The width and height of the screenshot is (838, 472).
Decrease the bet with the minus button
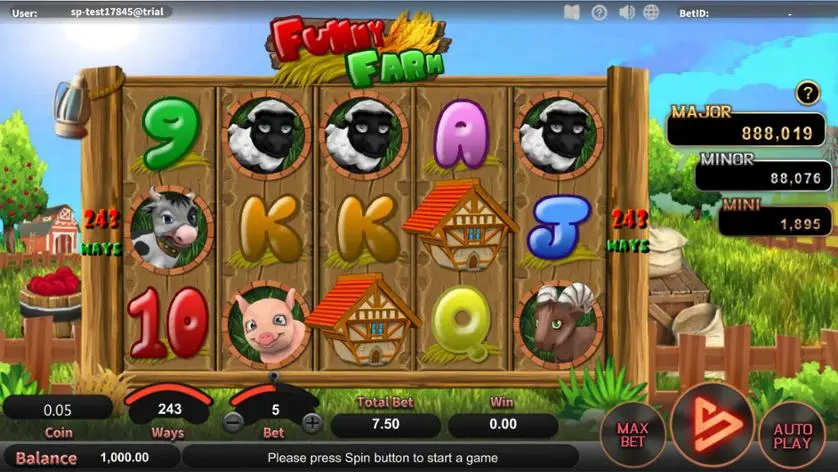(x=233, y=422)
